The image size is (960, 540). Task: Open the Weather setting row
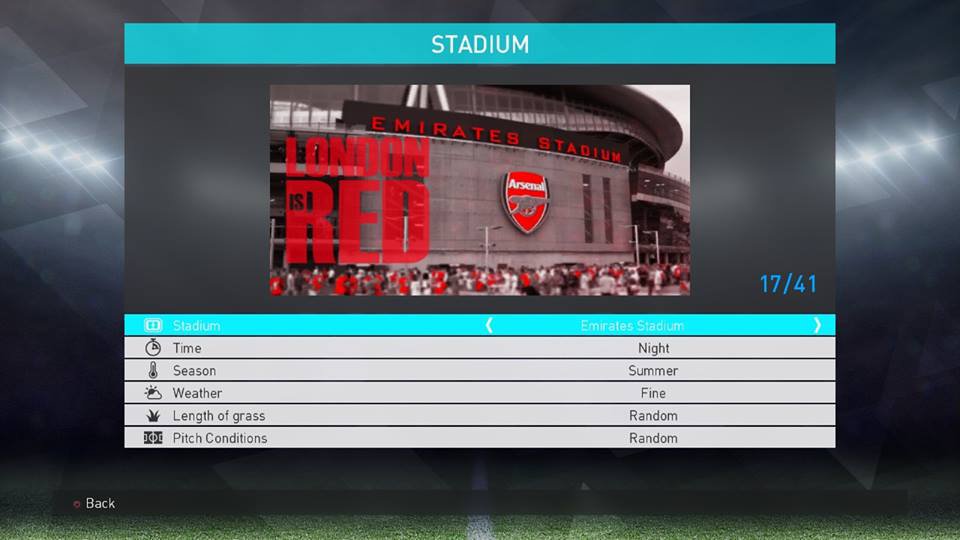[479, 393]
